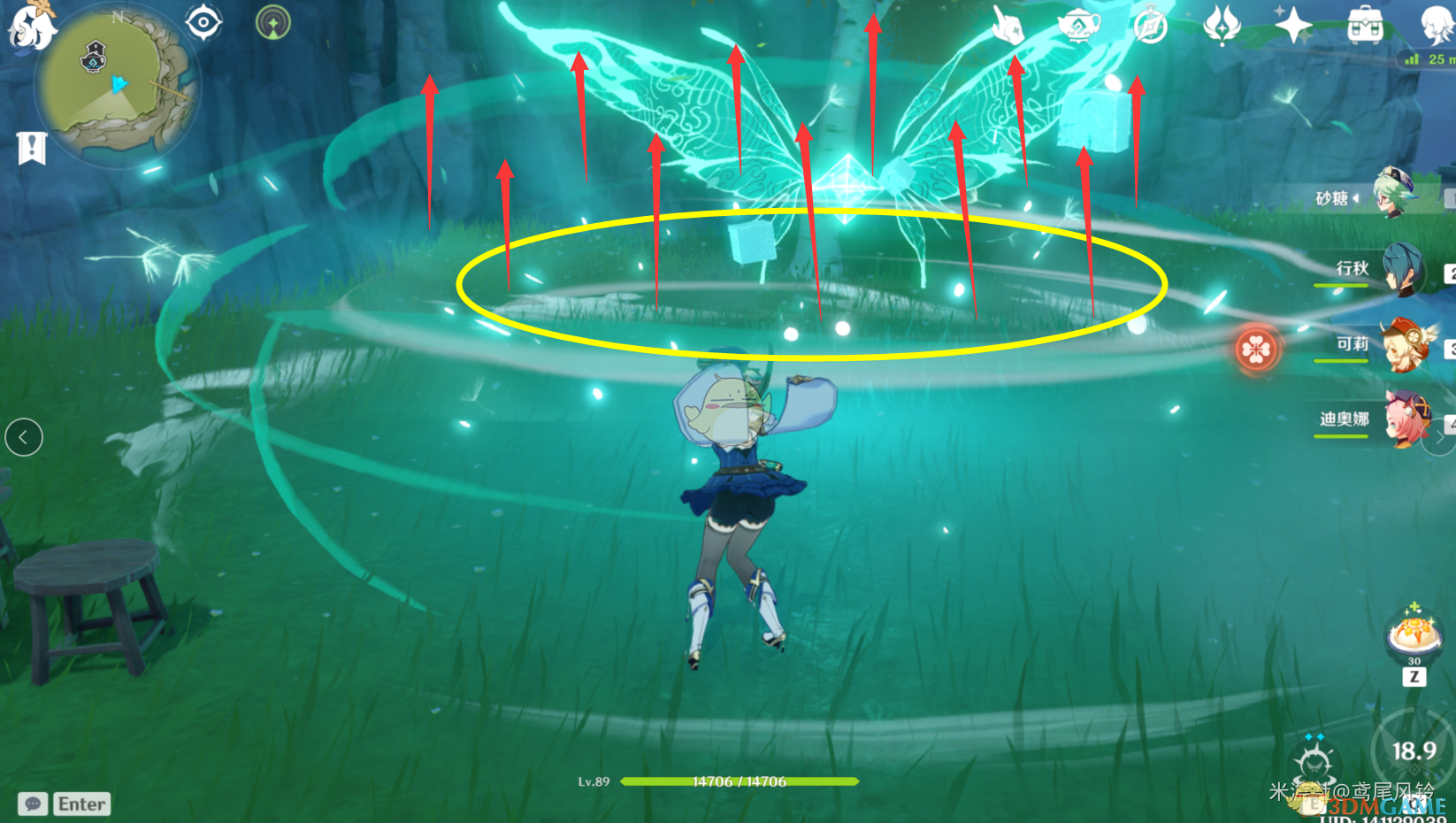The height and width of the screenshot is (823, 1456).
Task: Open the Serenitea Pot teapot icon
Action: pyautogui.click(x=1078, y=25)
